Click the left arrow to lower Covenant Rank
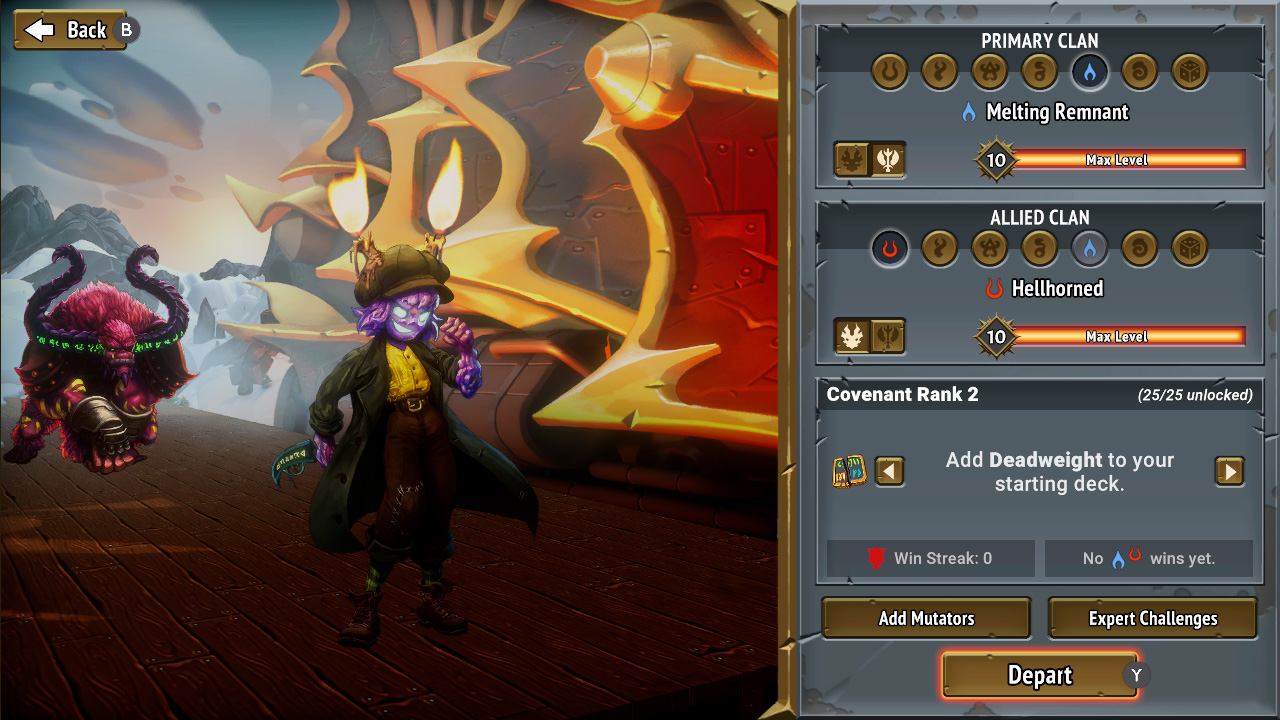The image size is (1280, 720). [889, 471]
